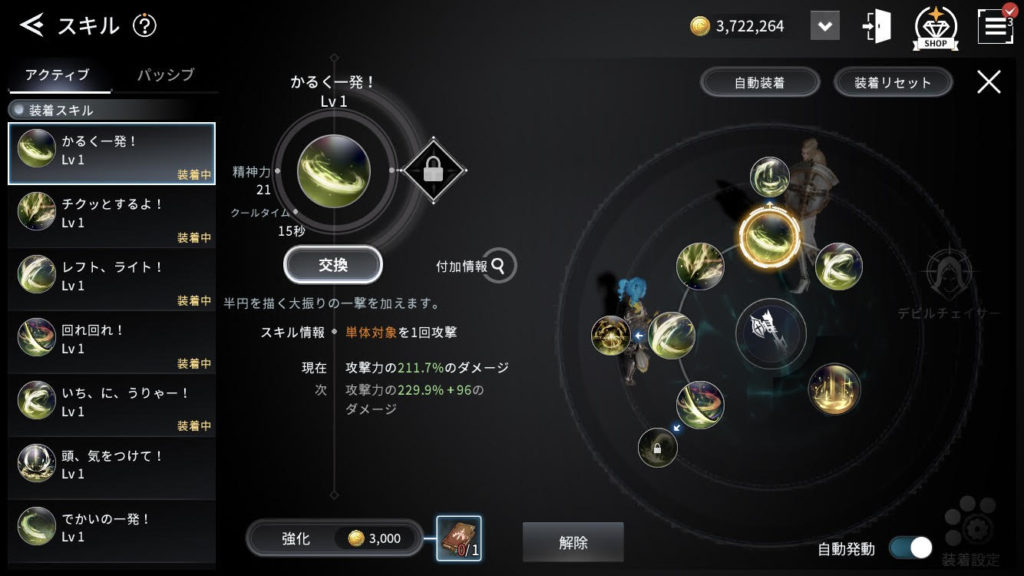Screen dimensions: 1024x576
Task: Switch to the パッシブ tab
Action: 165,75
